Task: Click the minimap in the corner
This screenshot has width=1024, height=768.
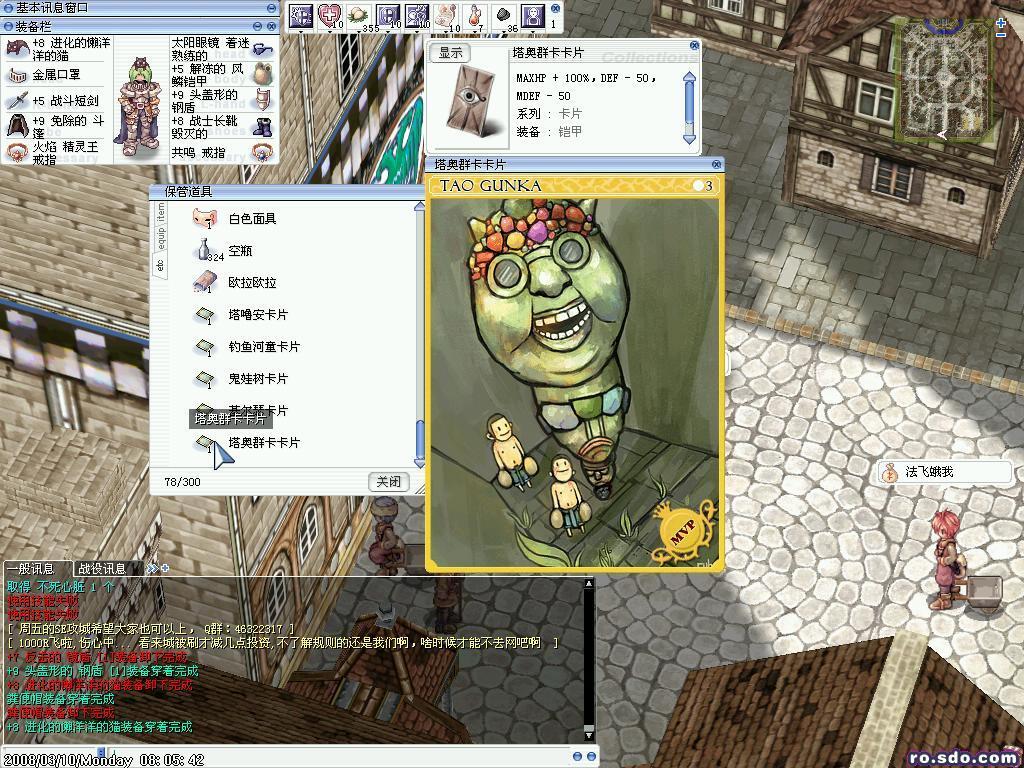Action: [944, 78]
